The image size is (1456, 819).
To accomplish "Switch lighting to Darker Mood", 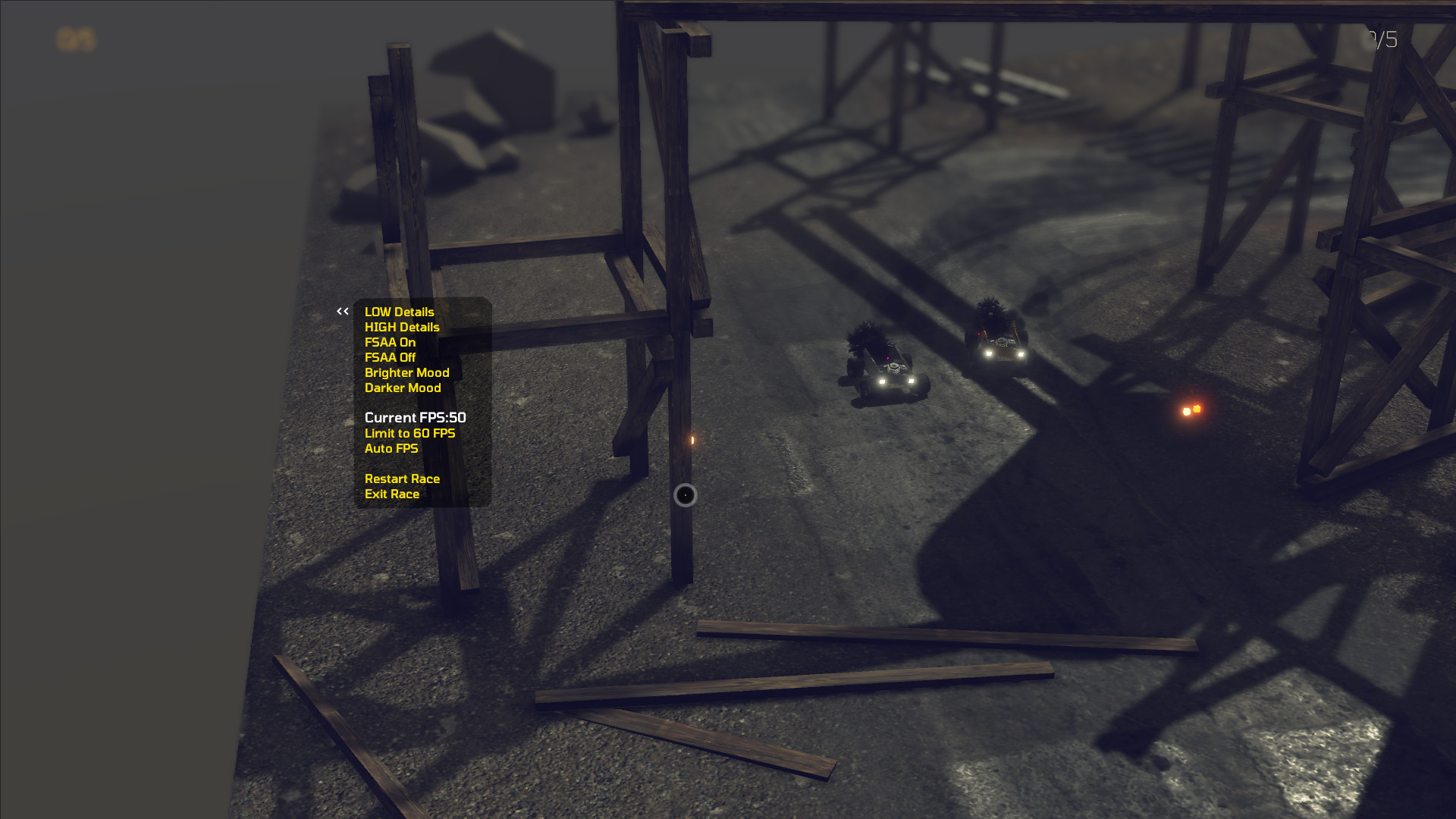I will [x=402, y=388].
